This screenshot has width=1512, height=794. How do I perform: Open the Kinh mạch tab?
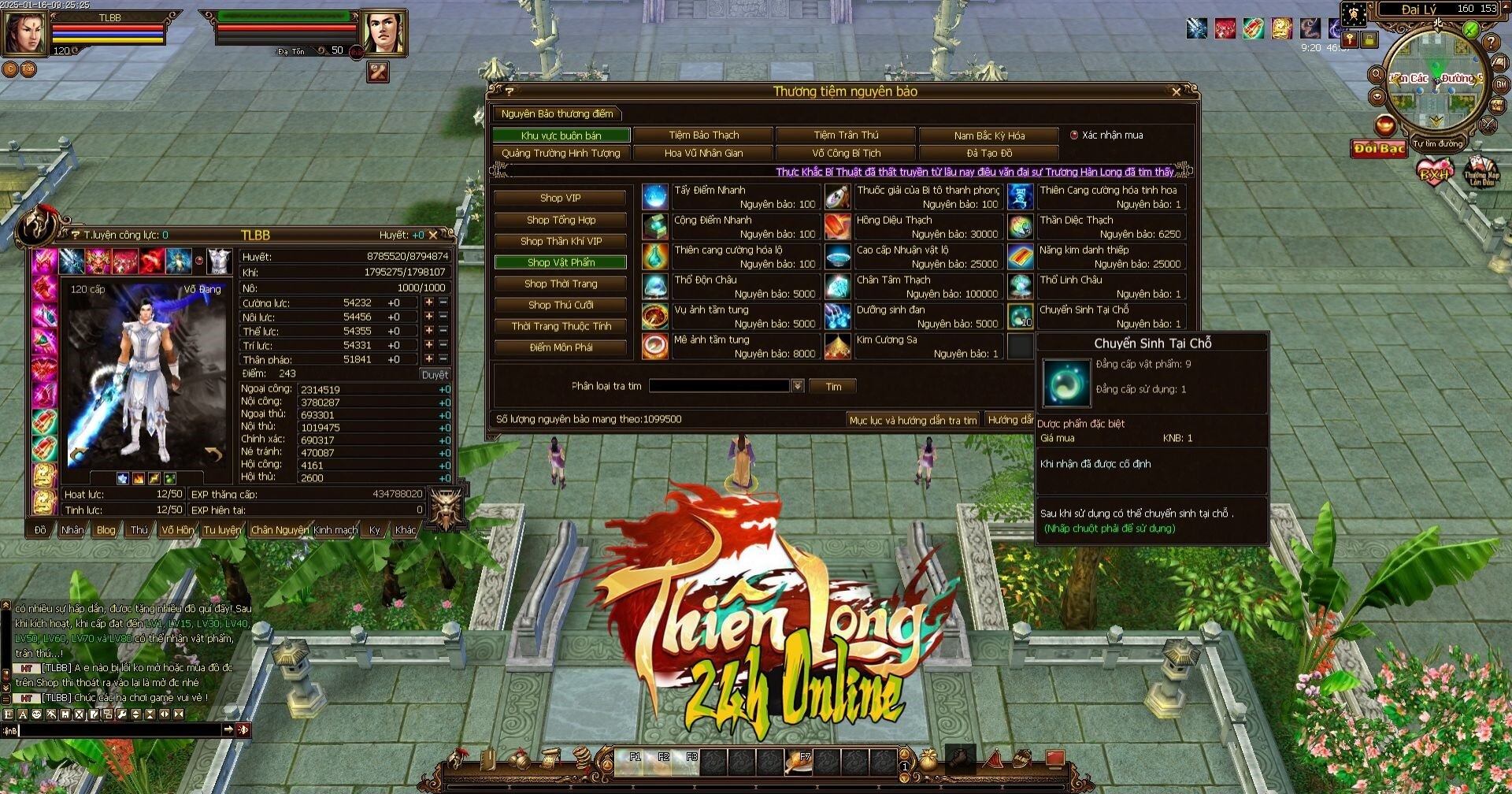[335, 530]
